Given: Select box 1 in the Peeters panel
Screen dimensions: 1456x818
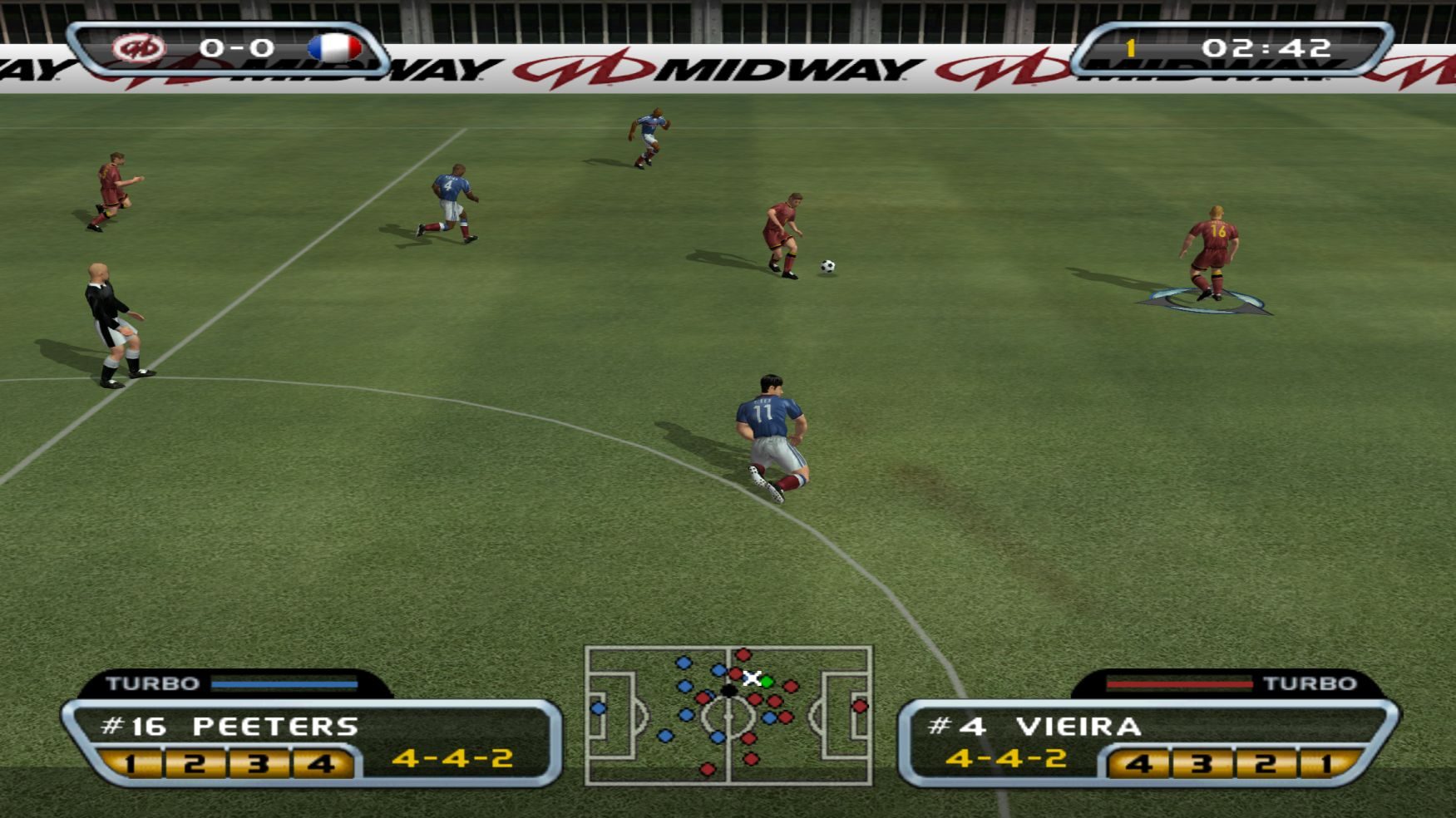Looking at the screenshot, I should pyautogui.click(x=131, y=763).
